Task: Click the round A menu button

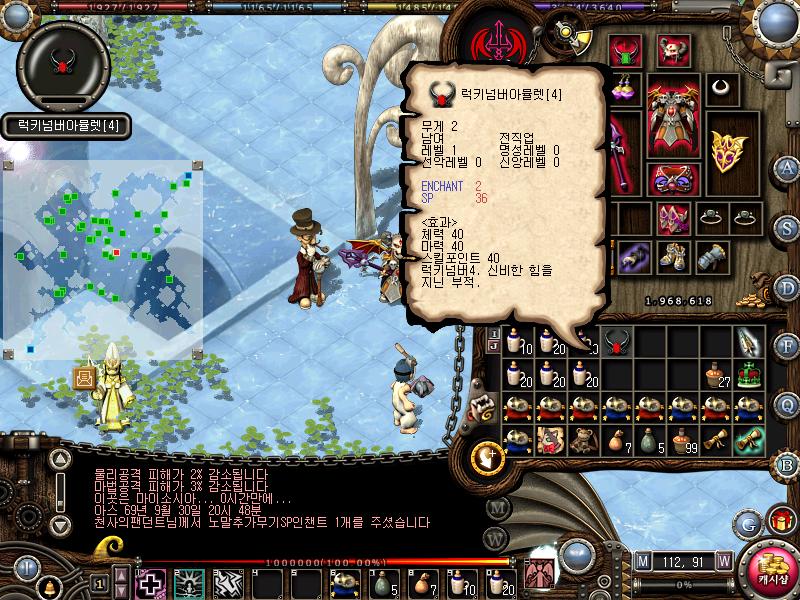Action: [x=787, y=167]
